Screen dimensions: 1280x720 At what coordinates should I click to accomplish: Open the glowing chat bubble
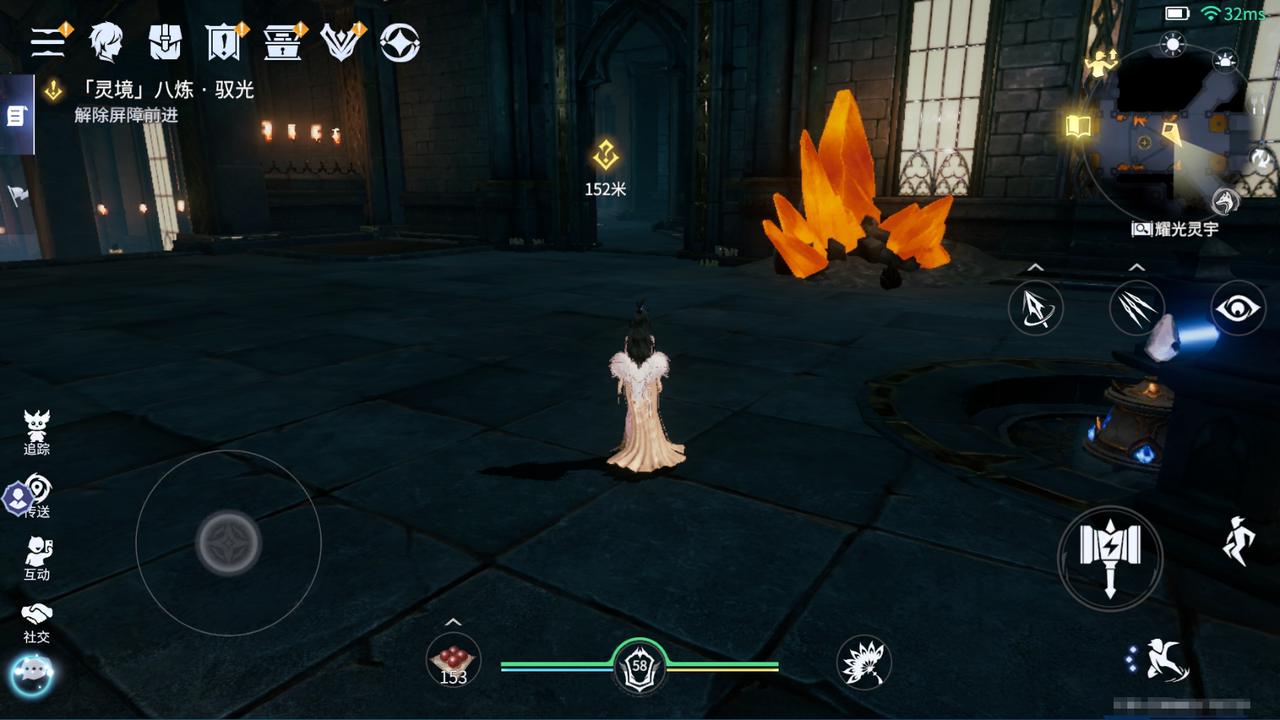click(31, 675)
